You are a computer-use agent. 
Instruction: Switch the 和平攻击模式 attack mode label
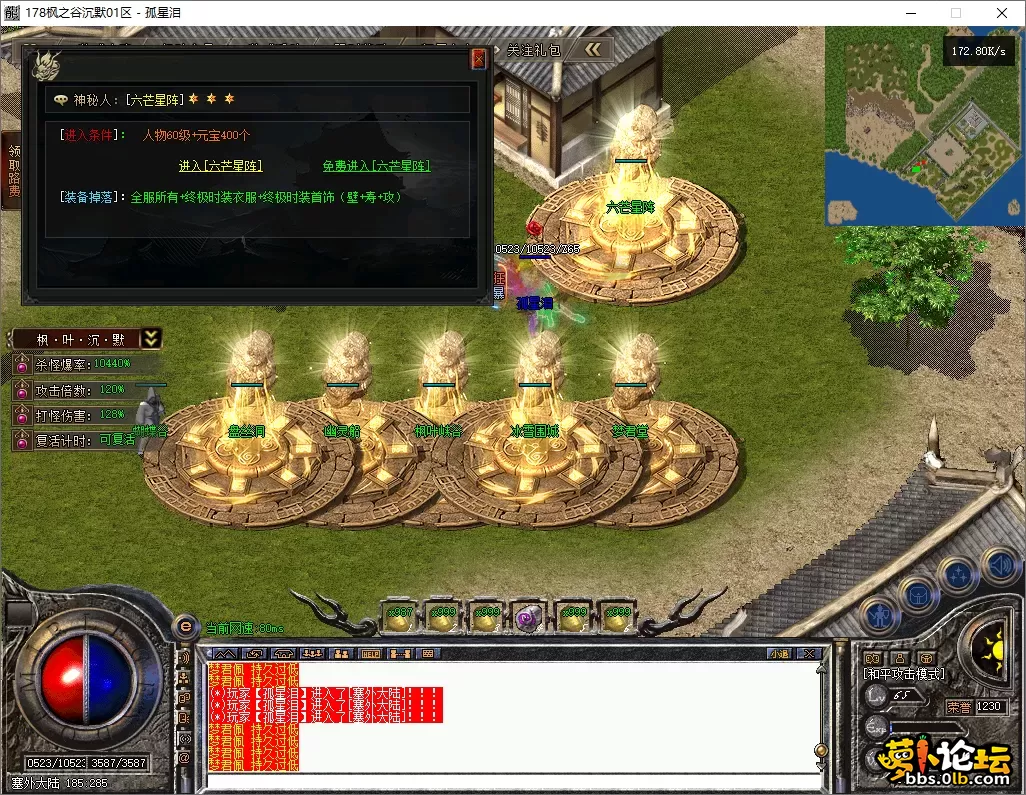(x=903, y=674)
